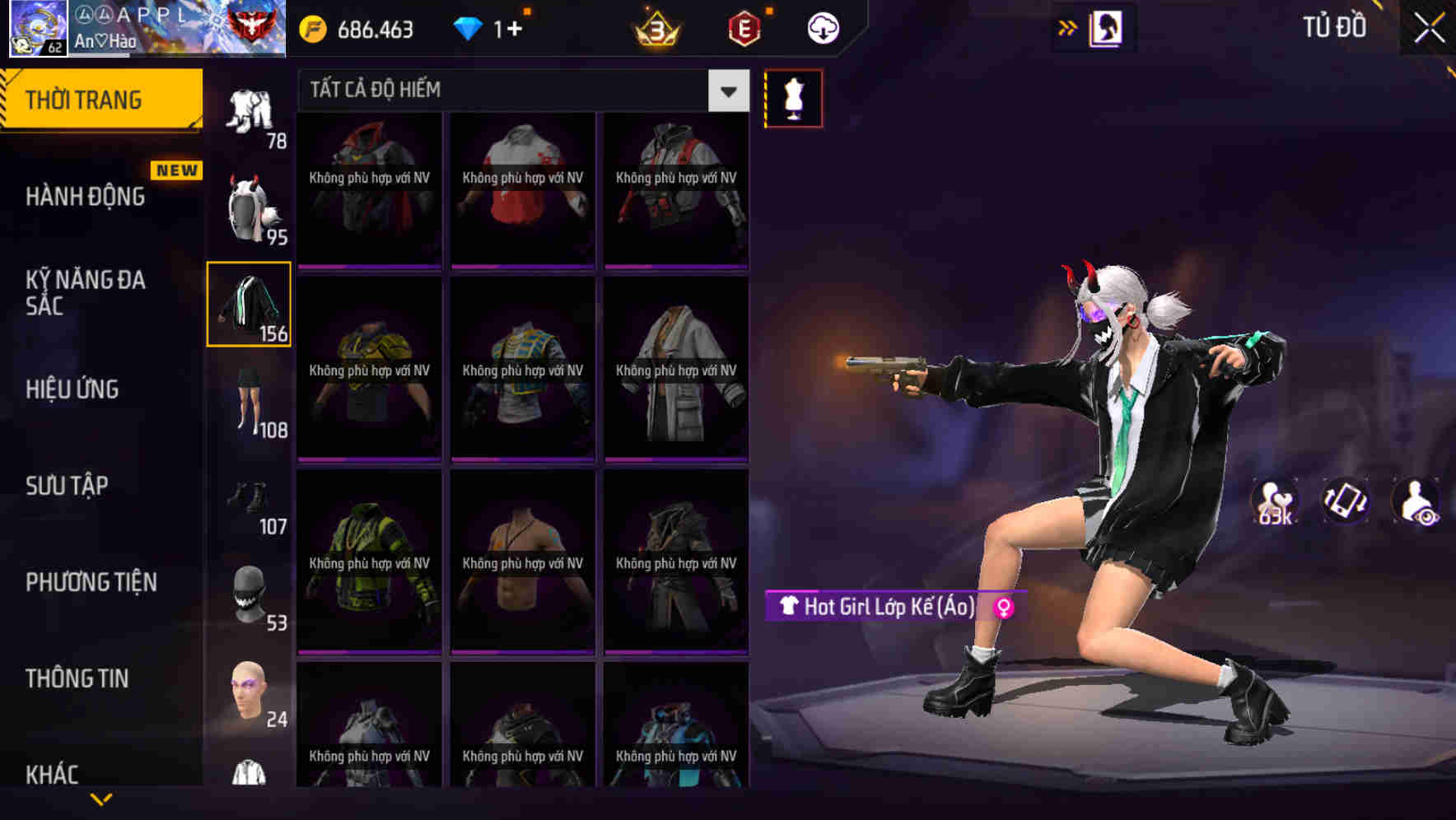The image size is (1456, 820).
Task: Click the cloud download icon in the top bar
Action: tap(823, 27)
